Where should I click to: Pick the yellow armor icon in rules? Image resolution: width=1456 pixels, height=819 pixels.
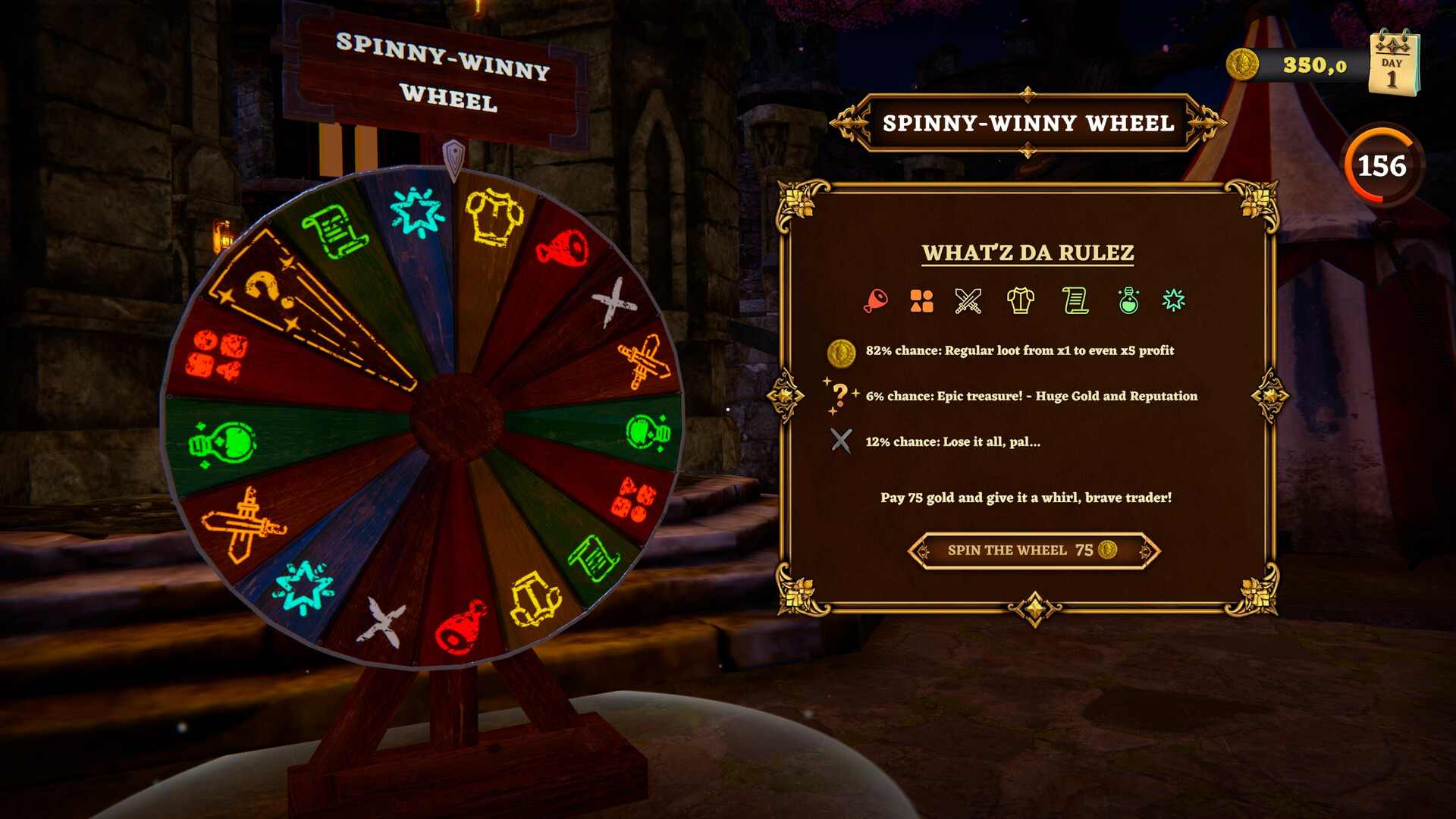pyautogui.click(x=1020, y=301)
